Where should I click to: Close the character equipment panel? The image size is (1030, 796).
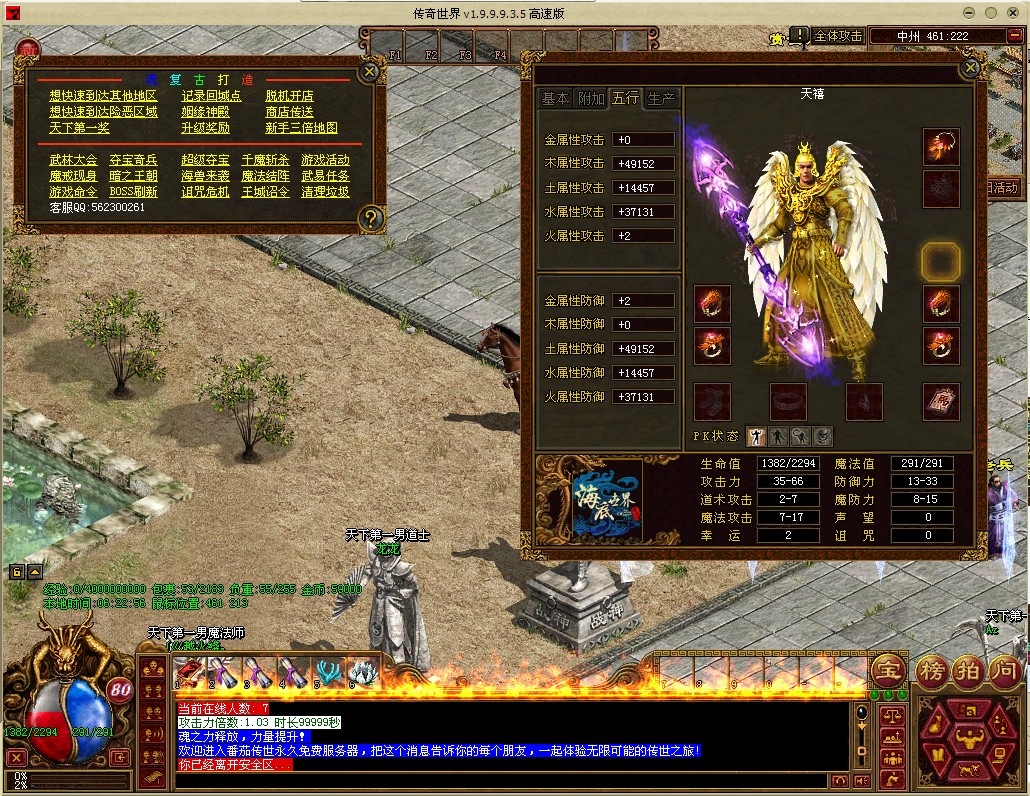click(969, 68)
